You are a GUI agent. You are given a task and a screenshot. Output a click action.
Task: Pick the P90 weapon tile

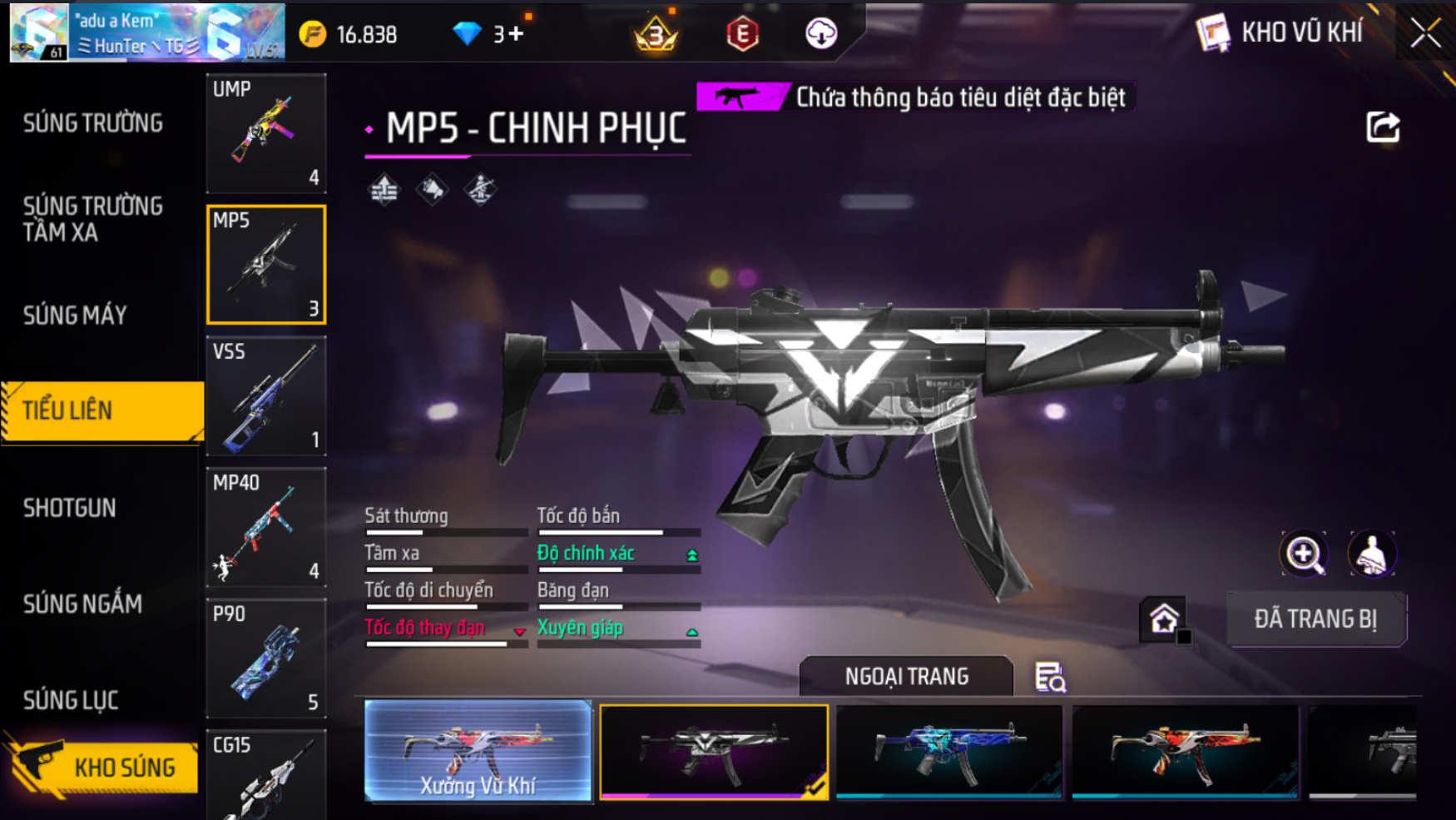click(x=266, y=658)
